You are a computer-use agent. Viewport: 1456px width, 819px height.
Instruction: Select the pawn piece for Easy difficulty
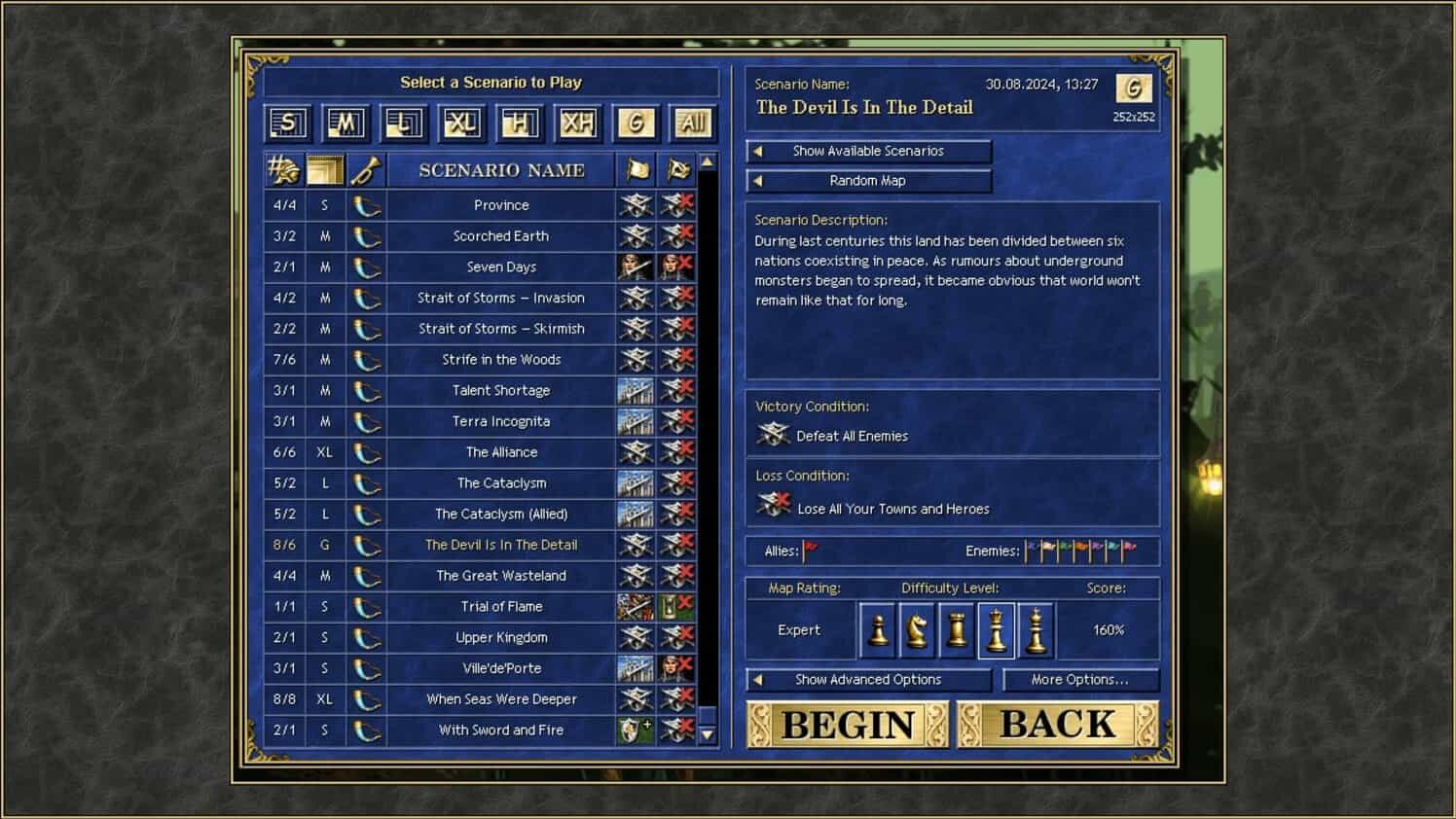pos(879,629)
